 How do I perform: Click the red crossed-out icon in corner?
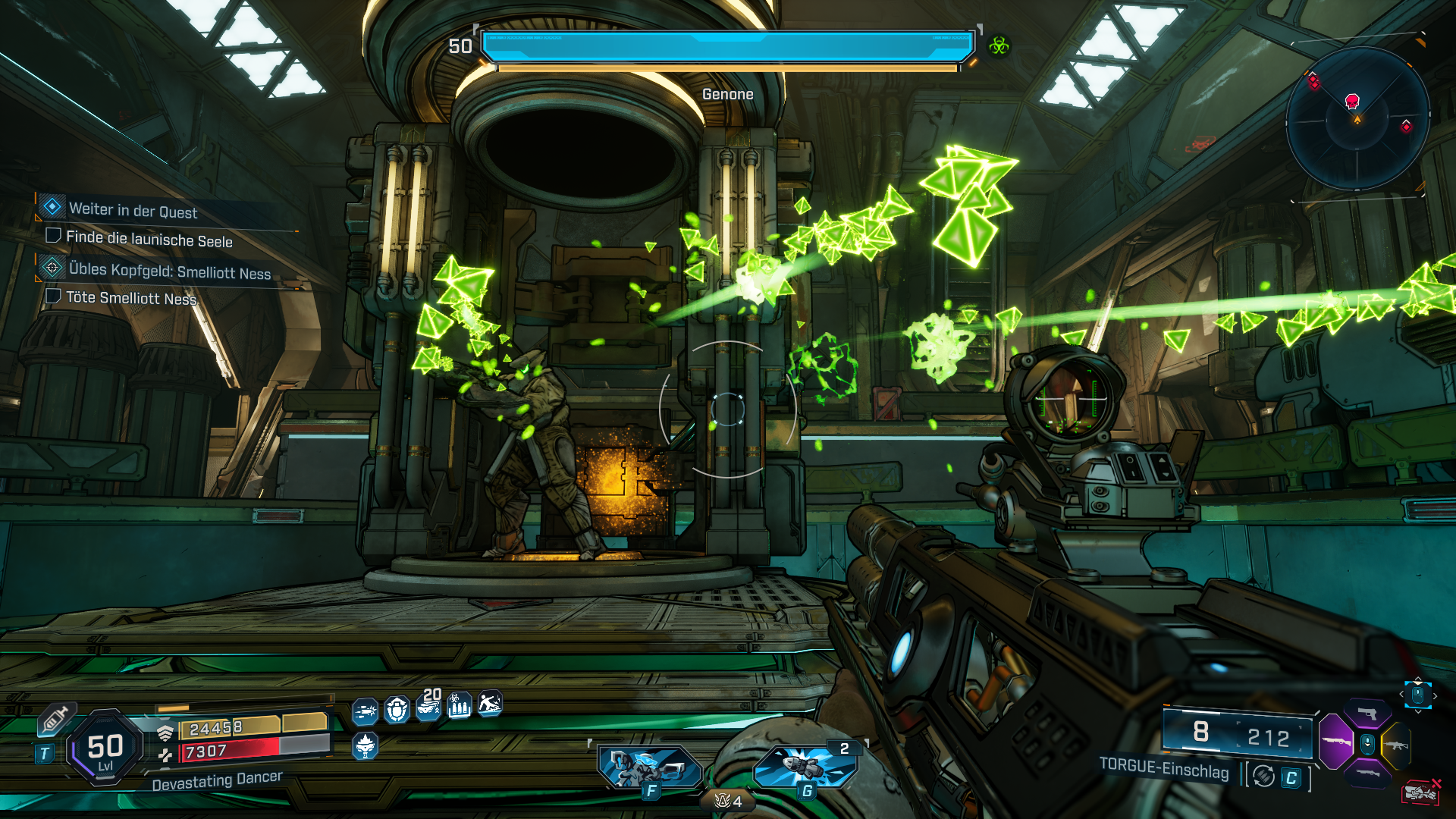pyautogui.click(x=1421, y=792)
